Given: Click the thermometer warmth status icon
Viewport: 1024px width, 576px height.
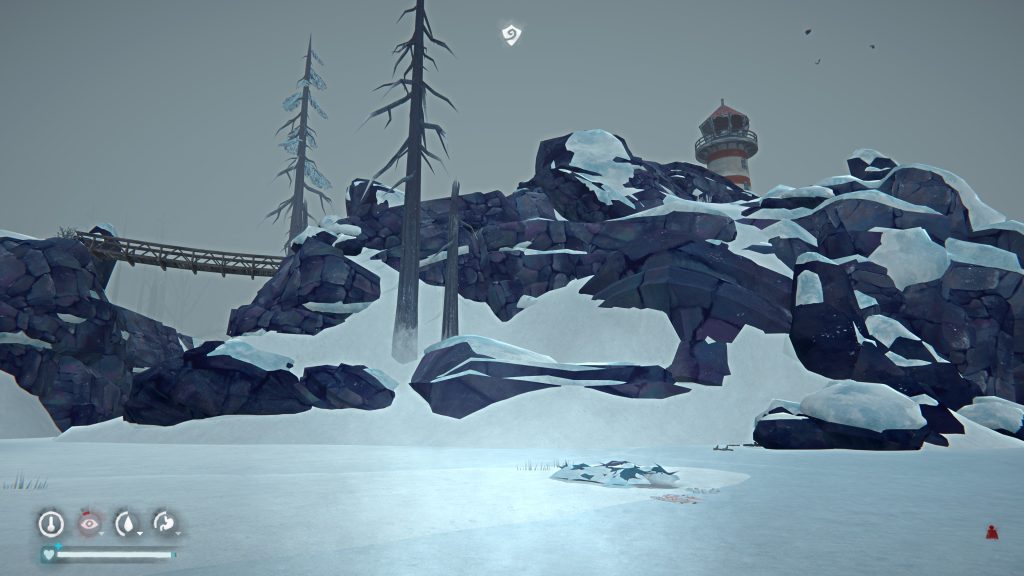Looking at the screenshot, I should point(51,522).
